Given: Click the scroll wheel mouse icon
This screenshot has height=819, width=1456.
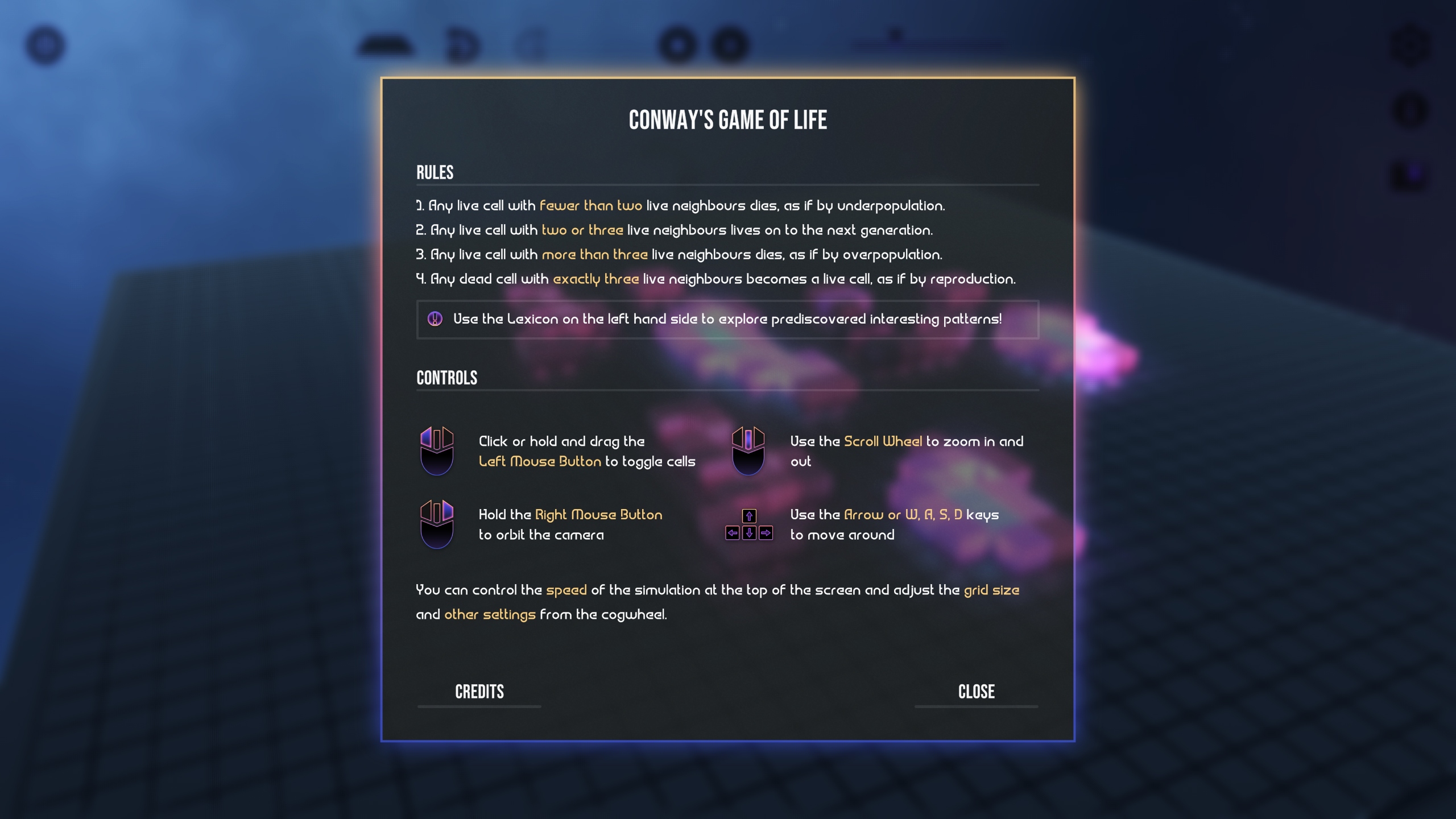Looking at the screenshot, I should 750,451.
